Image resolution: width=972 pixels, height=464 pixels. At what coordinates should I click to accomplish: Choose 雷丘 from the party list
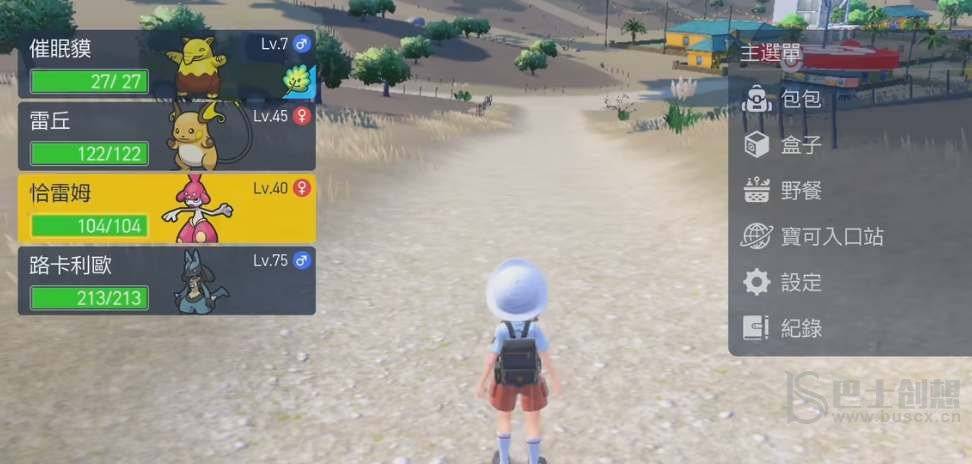tap(166, 137)
